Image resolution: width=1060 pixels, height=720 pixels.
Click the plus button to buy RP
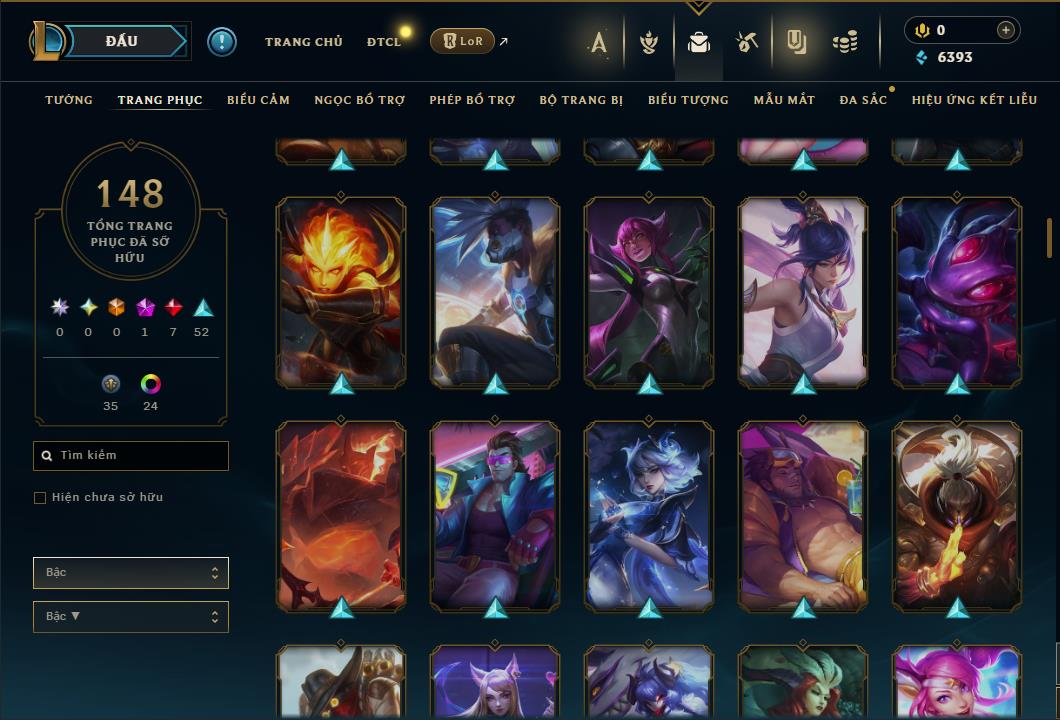click(x=1005, y=31)
